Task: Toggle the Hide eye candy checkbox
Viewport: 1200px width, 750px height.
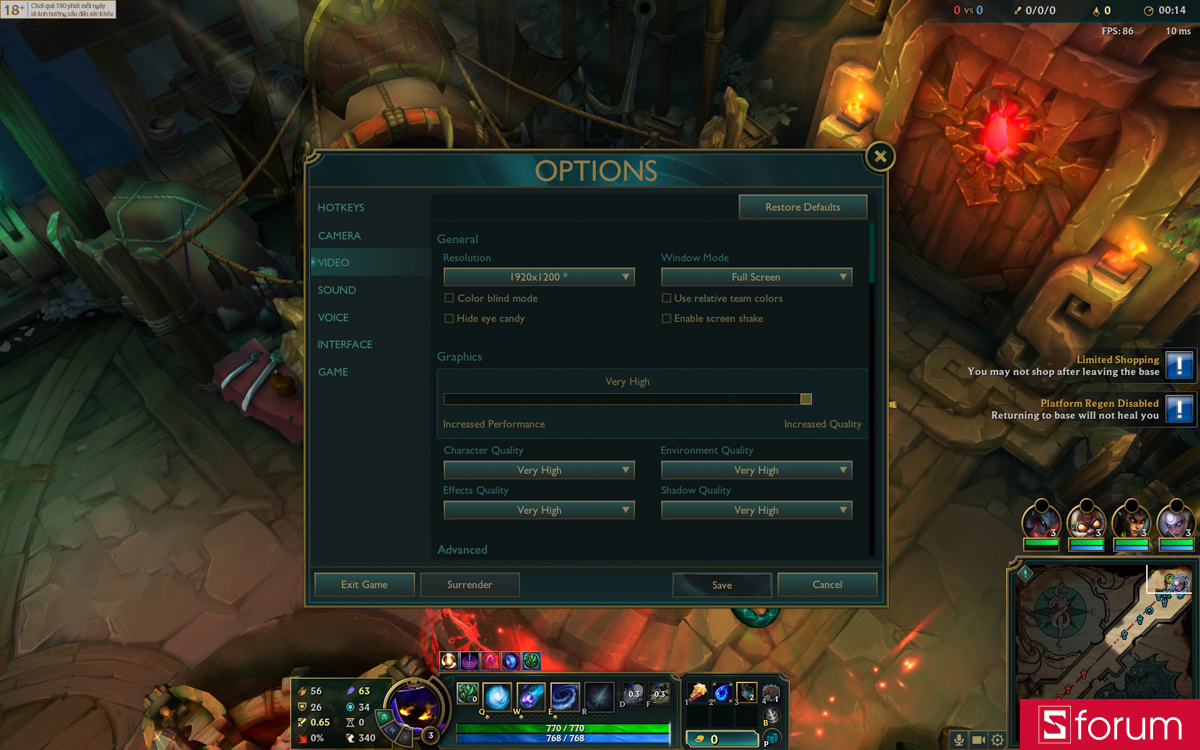Action: 449,318
